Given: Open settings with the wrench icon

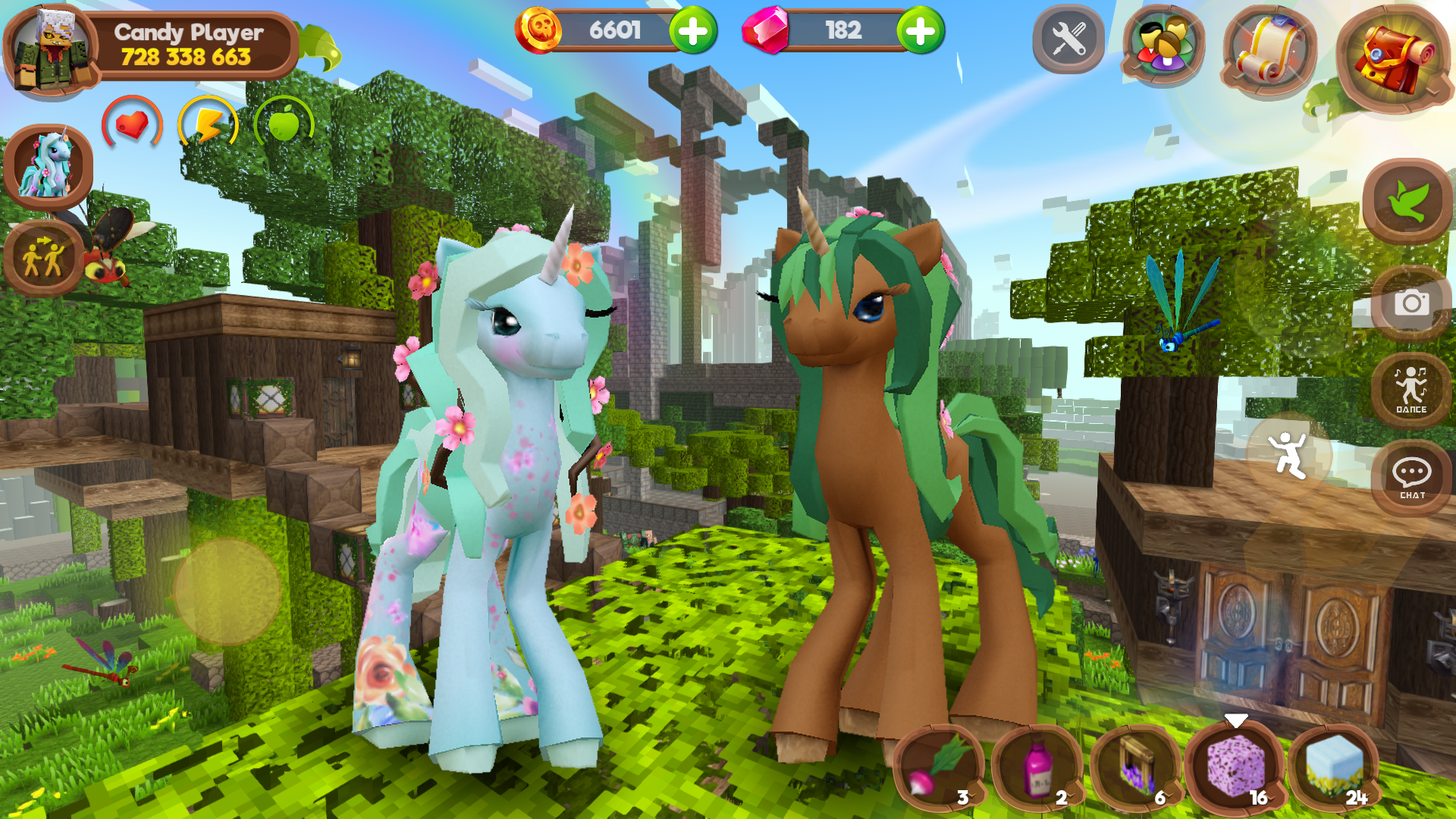Looking at the screenshot, I should [x=1068, y=39].
